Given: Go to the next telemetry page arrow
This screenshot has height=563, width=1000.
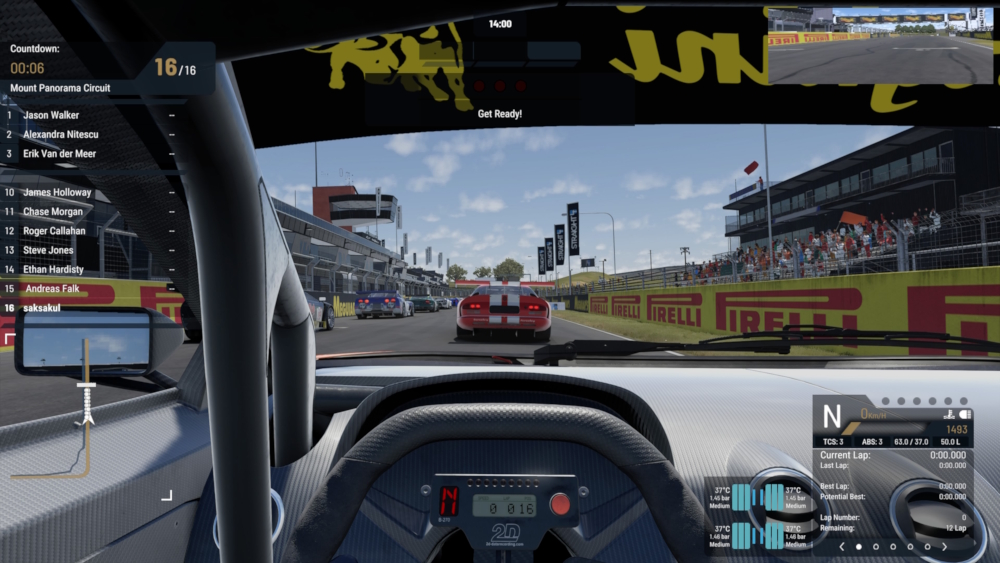Looking at the screenshot, I should [944, 547].
